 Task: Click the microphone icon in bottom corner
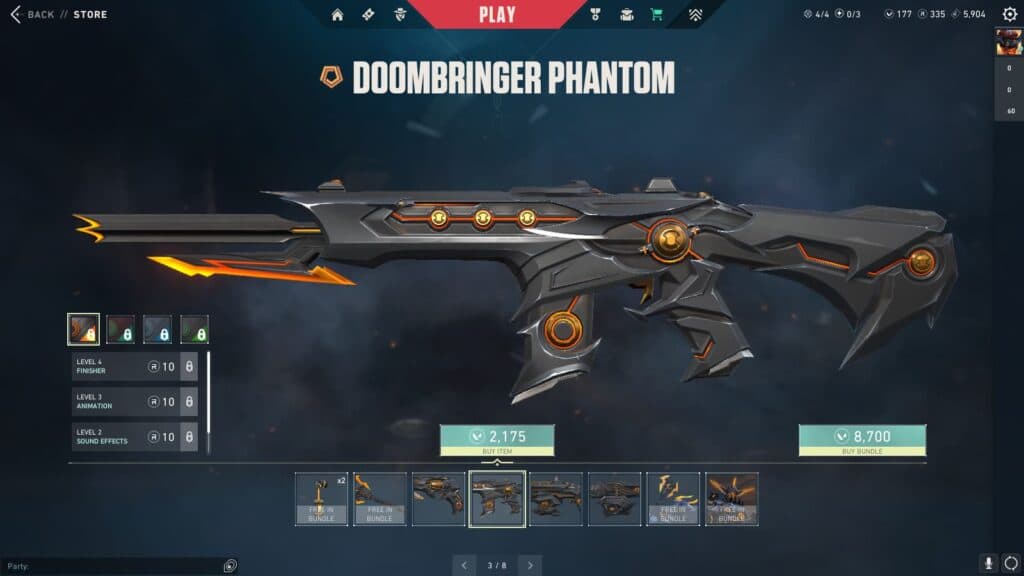(988, 564)
